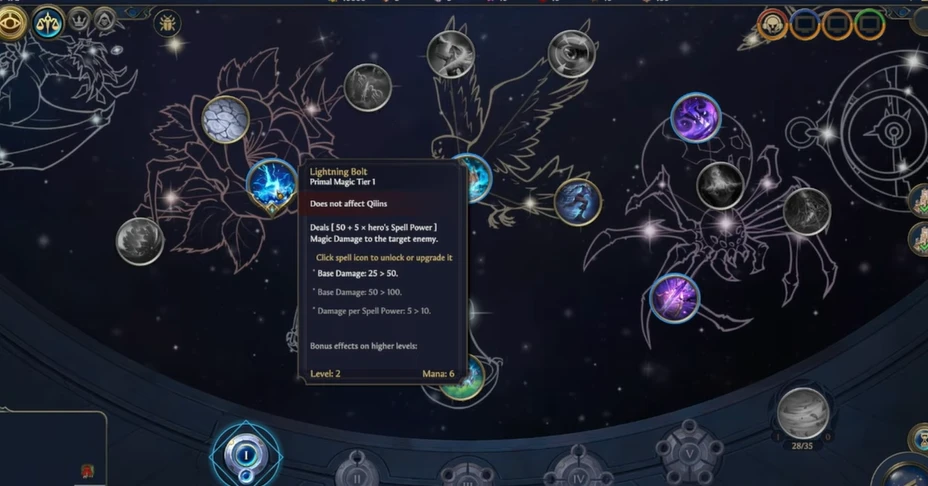Select the locked web spell on spider constellation
The width and height of the screenshot is (928, 486).
[806, 211]
